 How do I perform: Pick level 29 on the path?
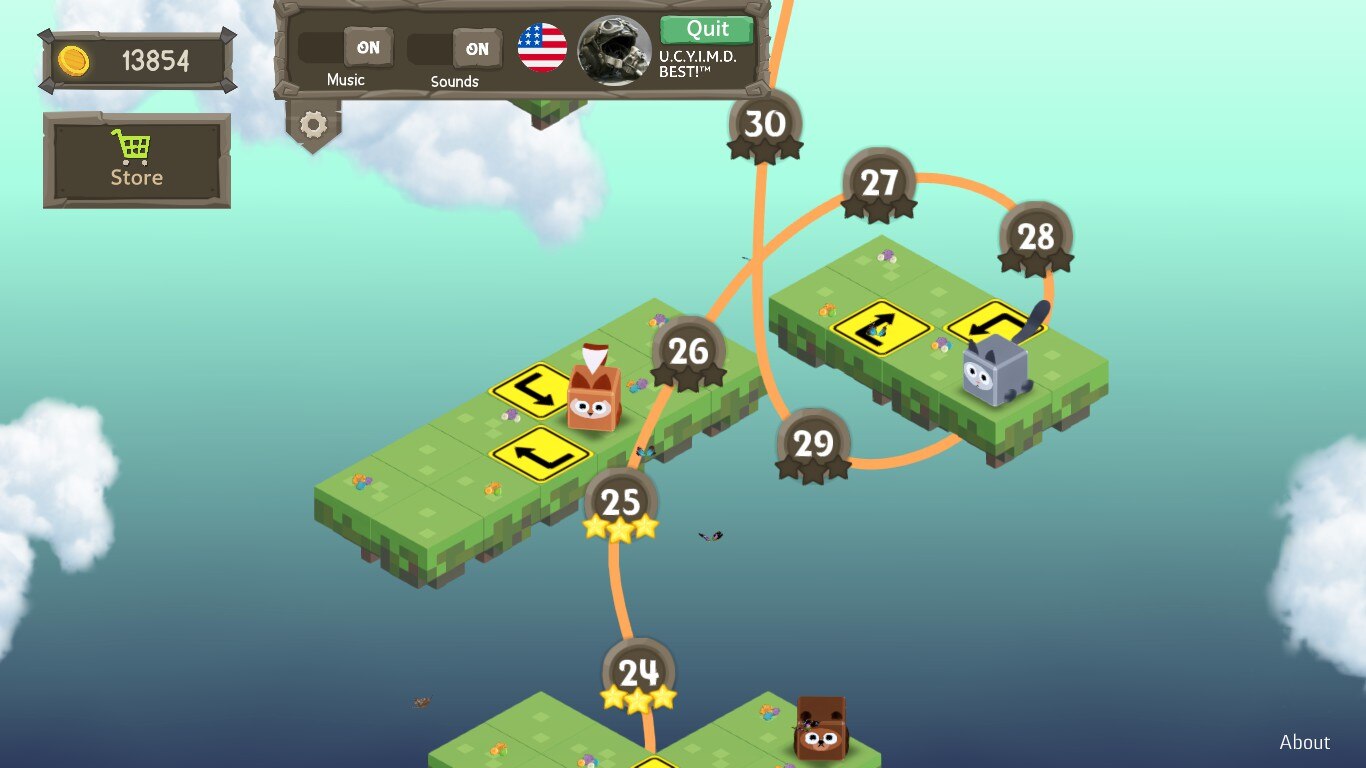pos(813,444)
